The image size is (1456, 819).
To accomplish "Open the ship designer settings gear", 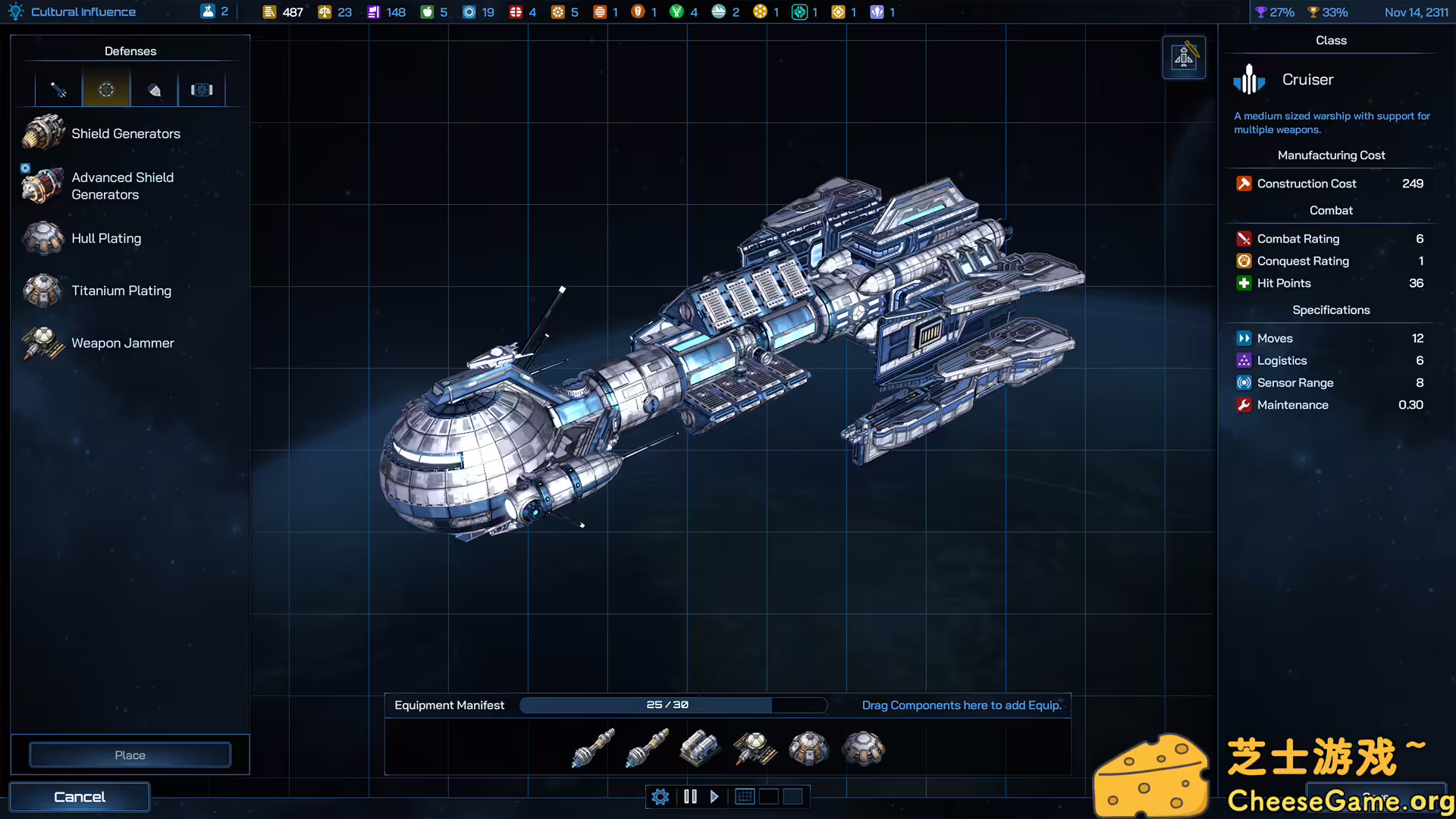I will tap(660, 796).
